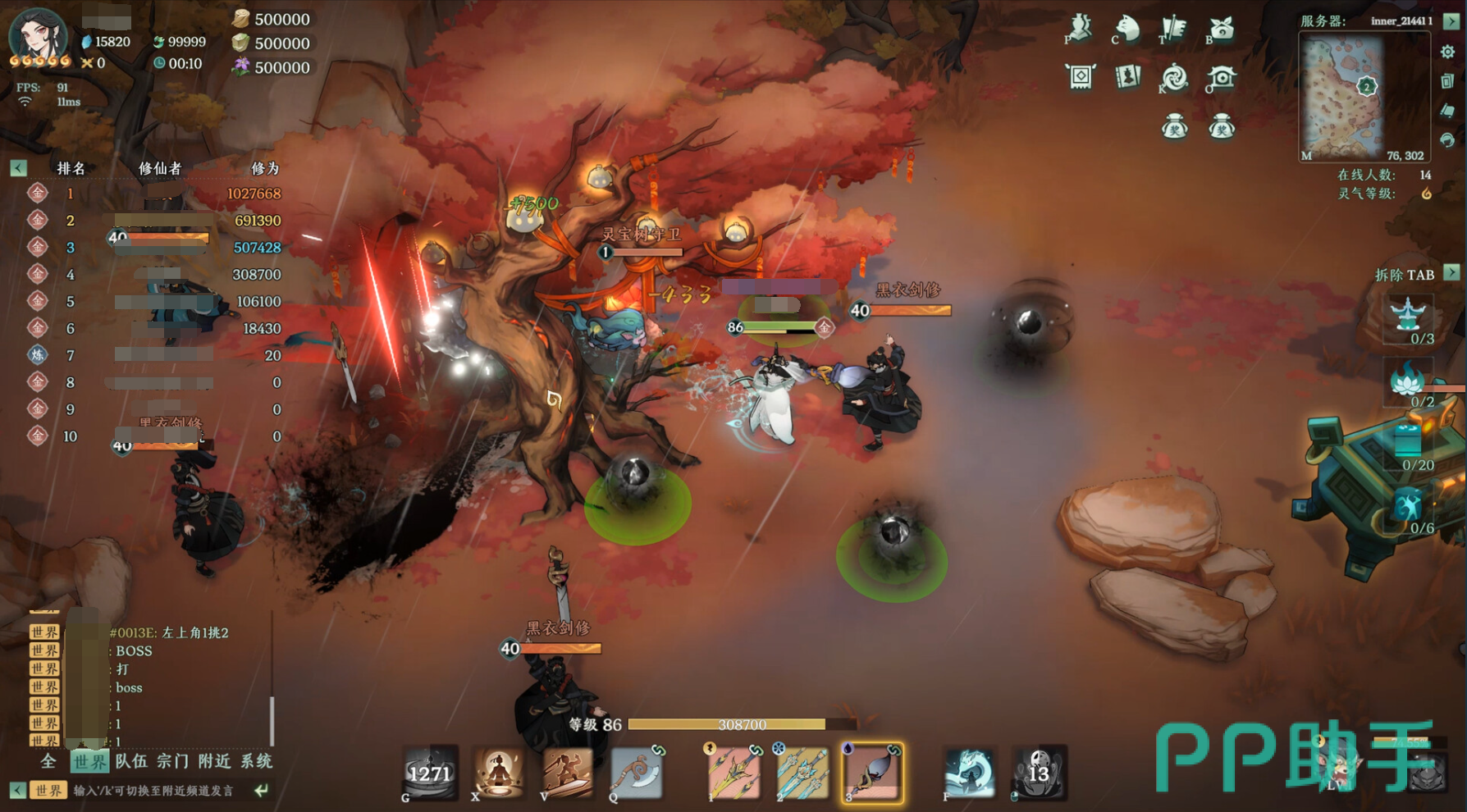Open the cat pet icon
This screenshot has height=812, width=1467.
(x=1127, y=29)
